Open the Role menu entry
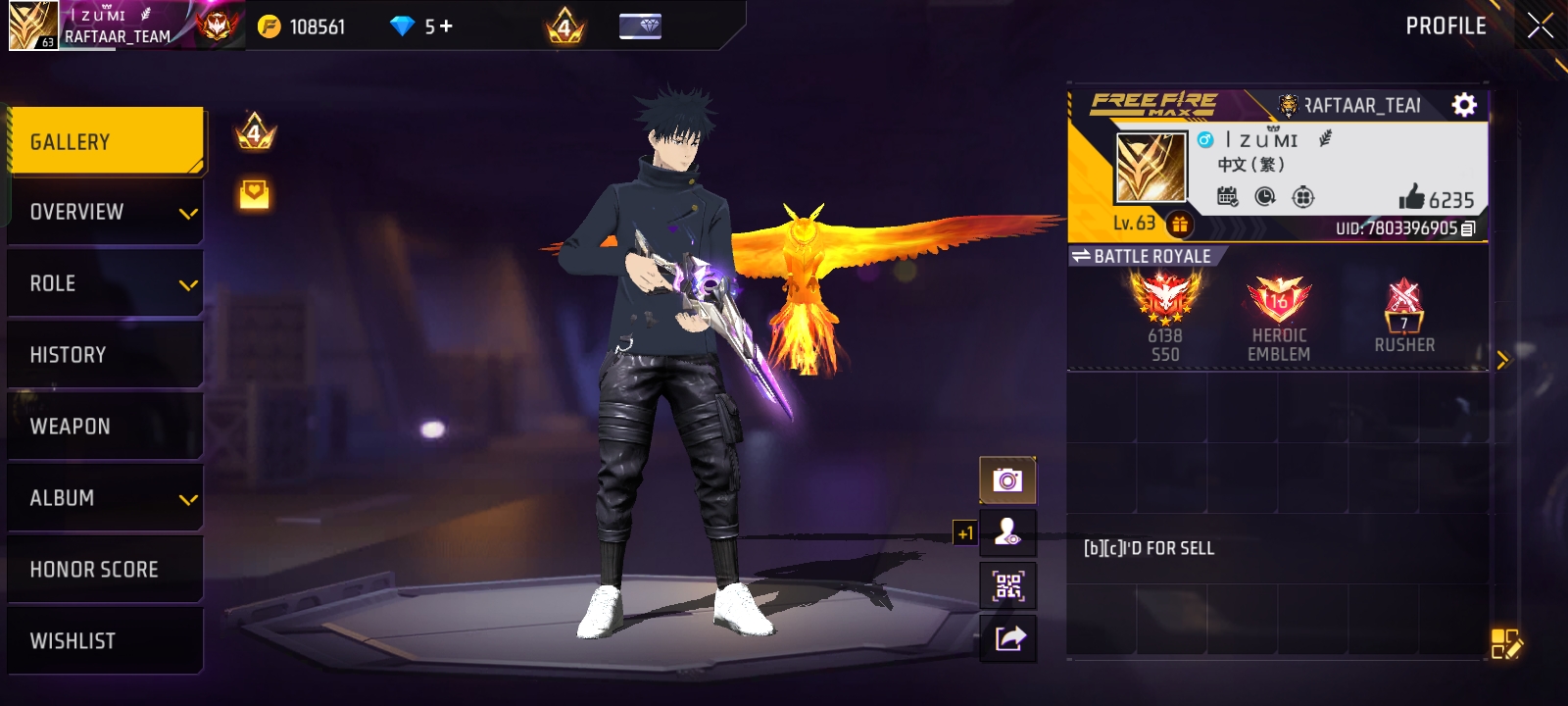 [106, 284]
